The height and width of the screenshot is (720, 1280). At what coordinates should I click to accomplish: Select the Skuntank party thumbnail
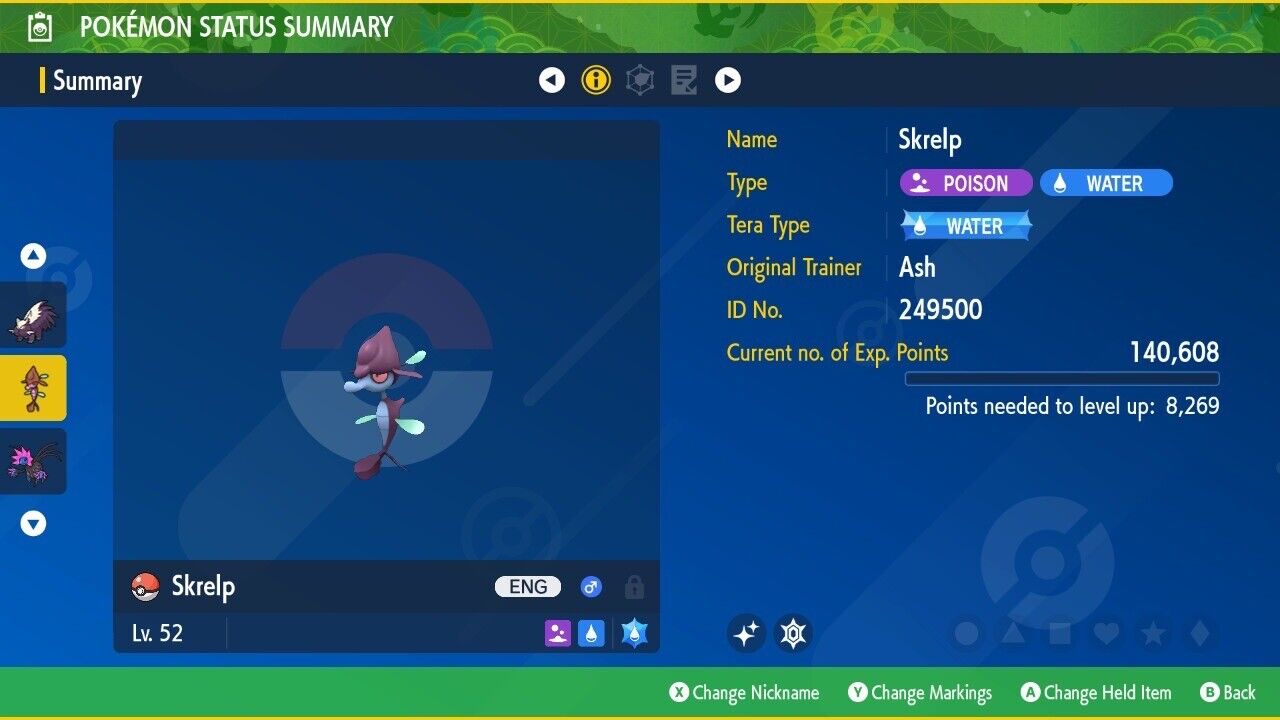pyautogui.click(x=33, y=316)
